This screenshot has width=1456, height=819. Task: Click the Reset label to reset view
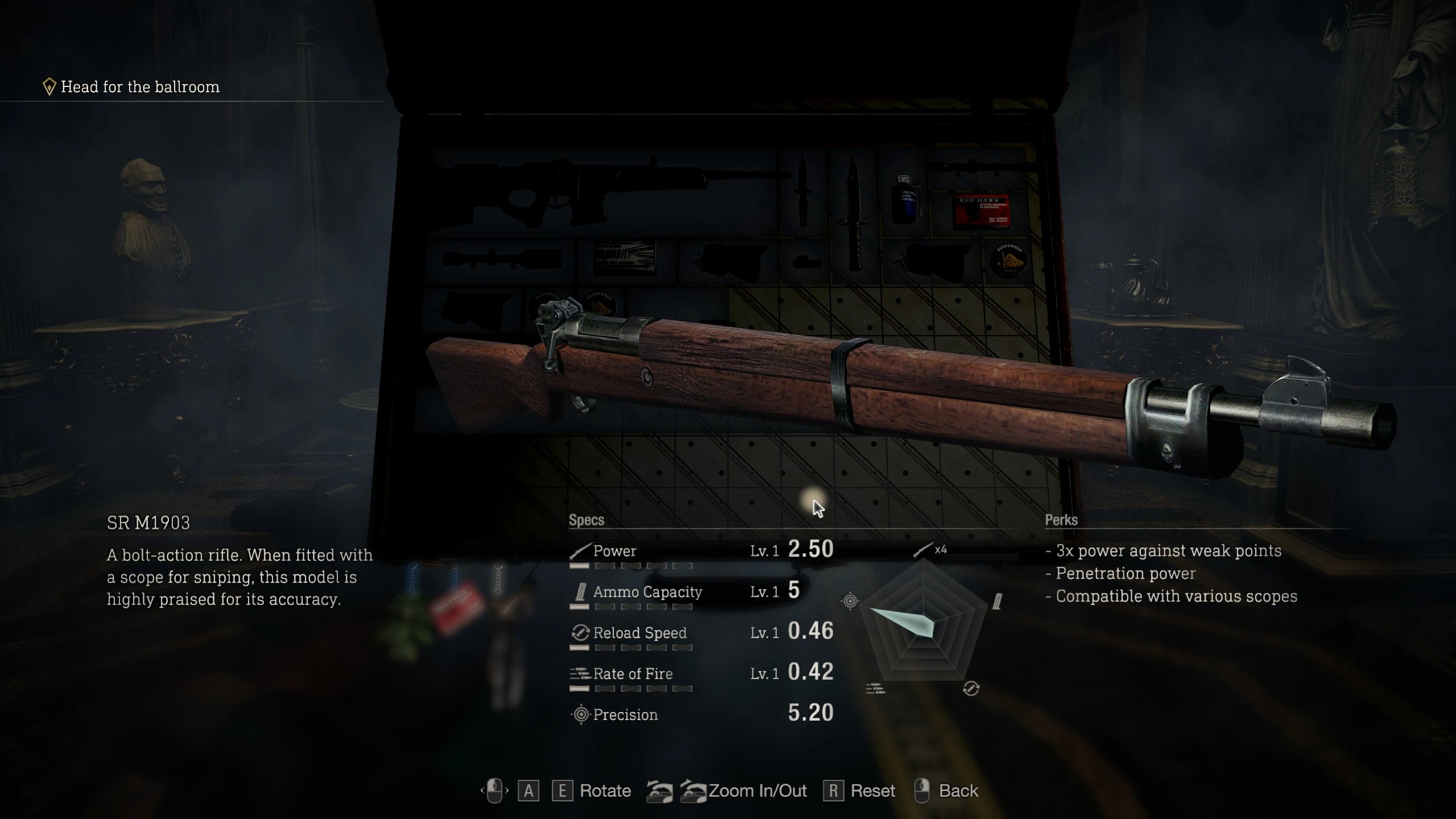pyautogui.click(x=872, y=791)
